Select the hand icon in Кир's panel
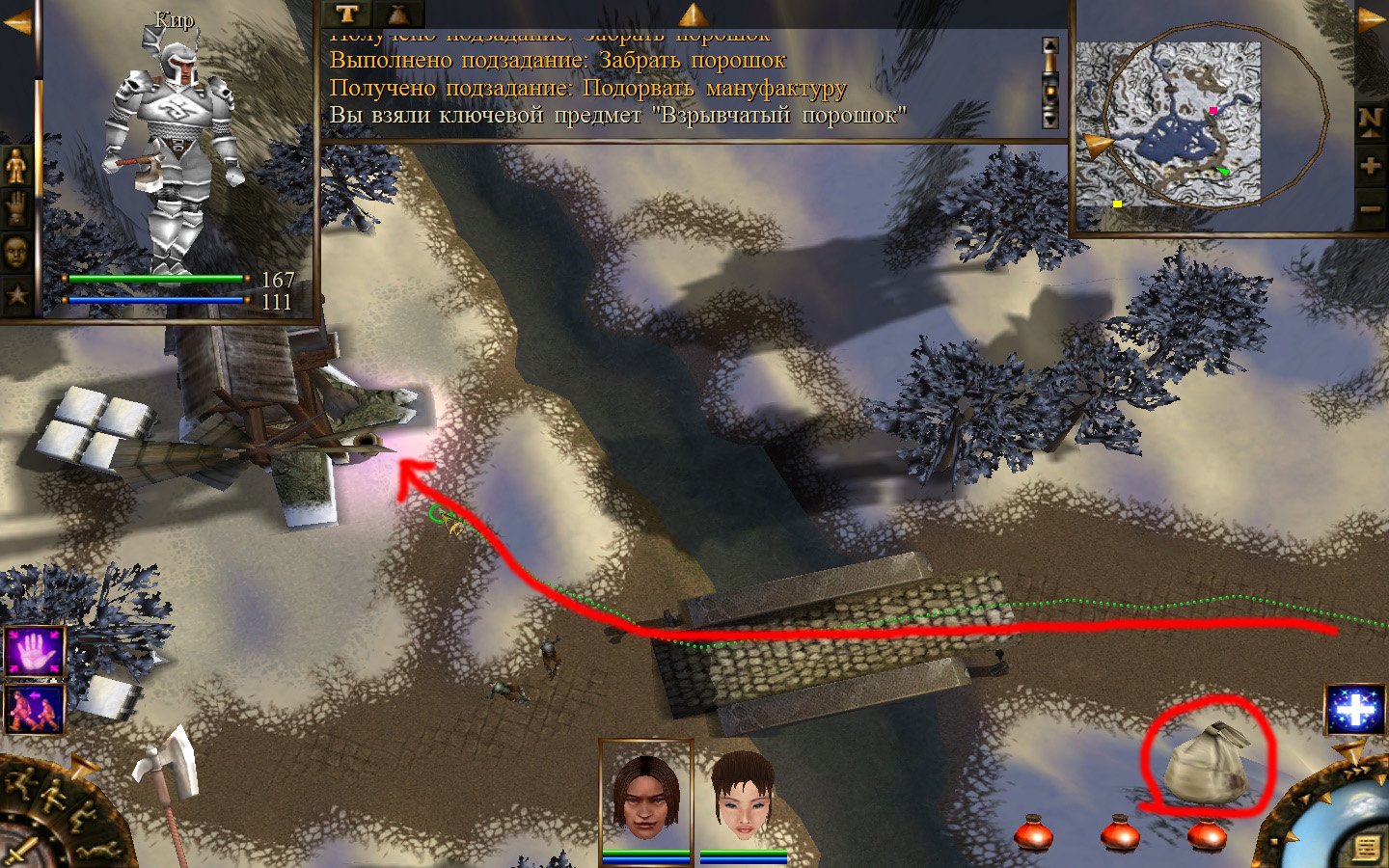This screenshot has width=1389, height=868. (x=16, y=208)
